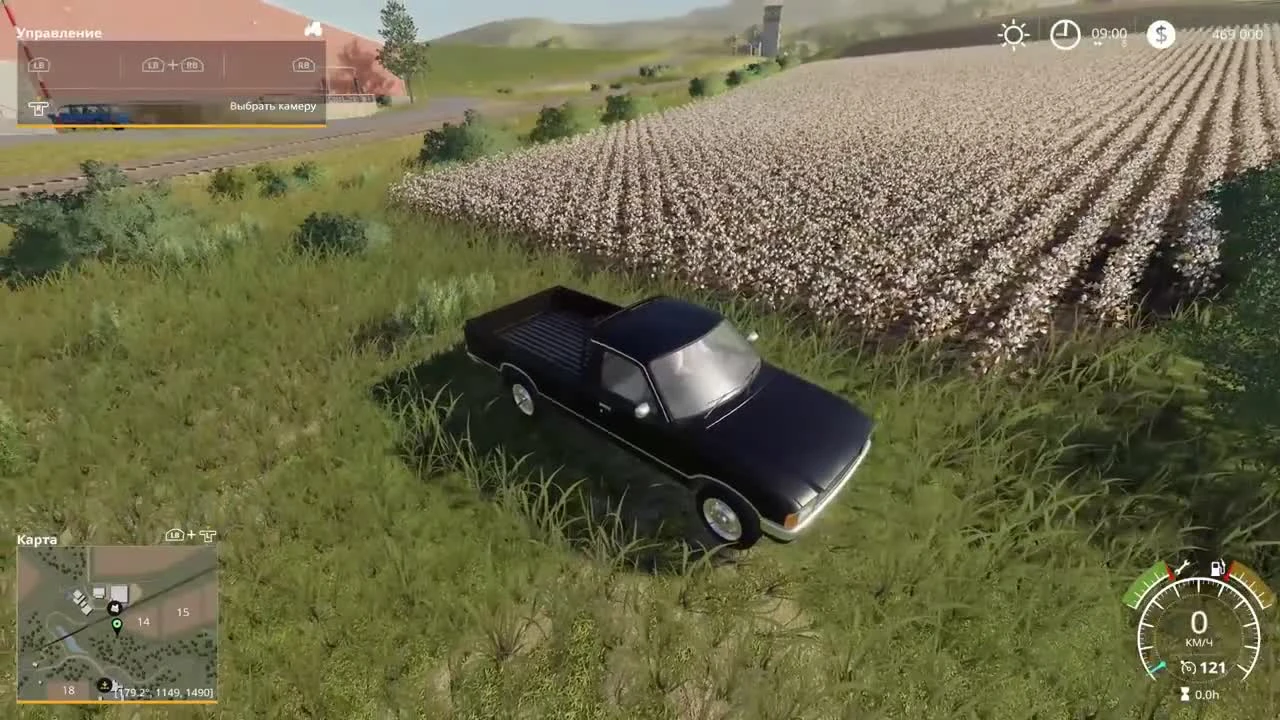Click the hourglass operating-hours icon under the speedometer
This screenshot has width=1280, height=720.
point(1184,693)
